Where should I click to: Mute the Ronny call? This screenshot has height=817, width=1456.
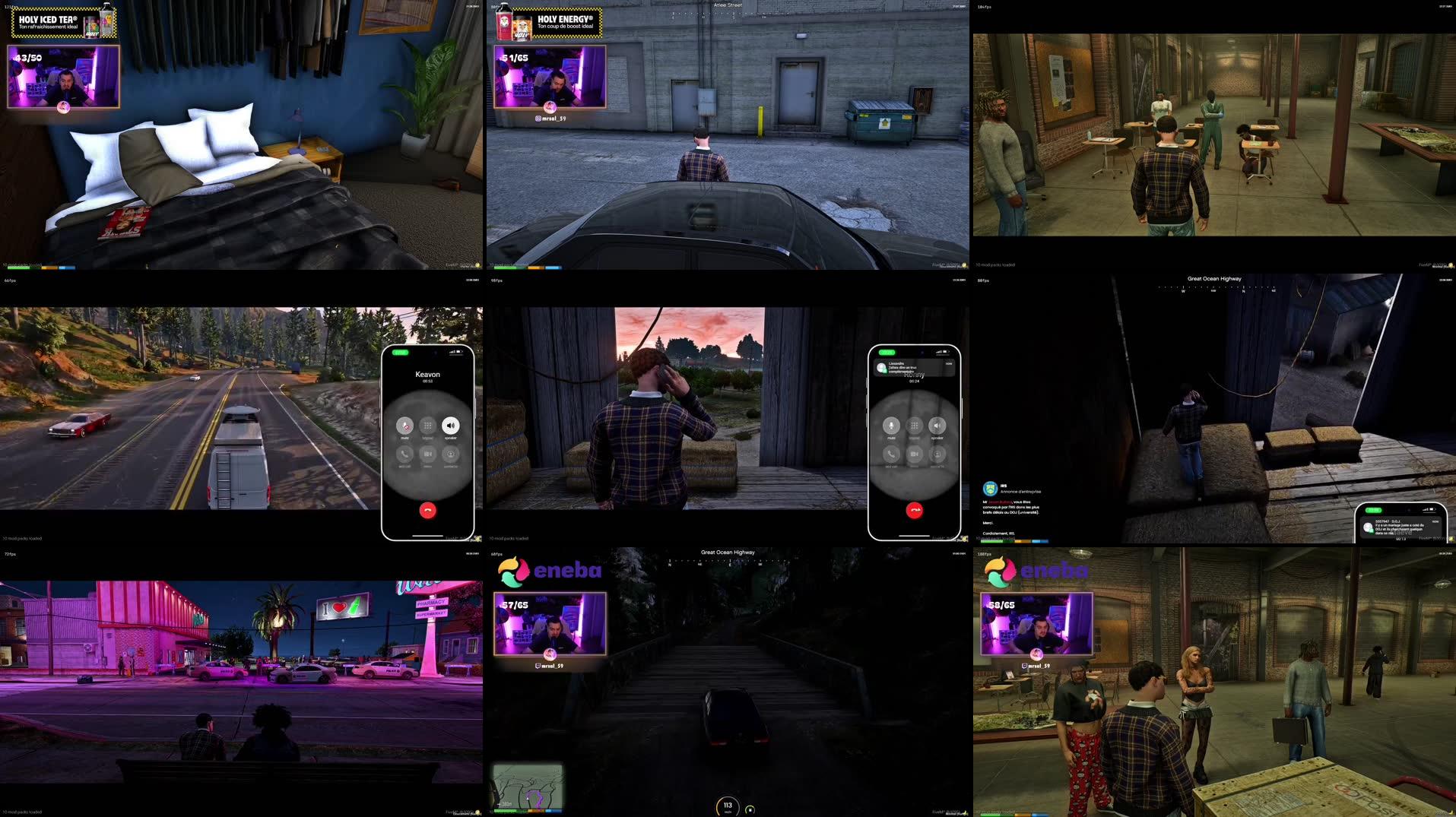891,426
